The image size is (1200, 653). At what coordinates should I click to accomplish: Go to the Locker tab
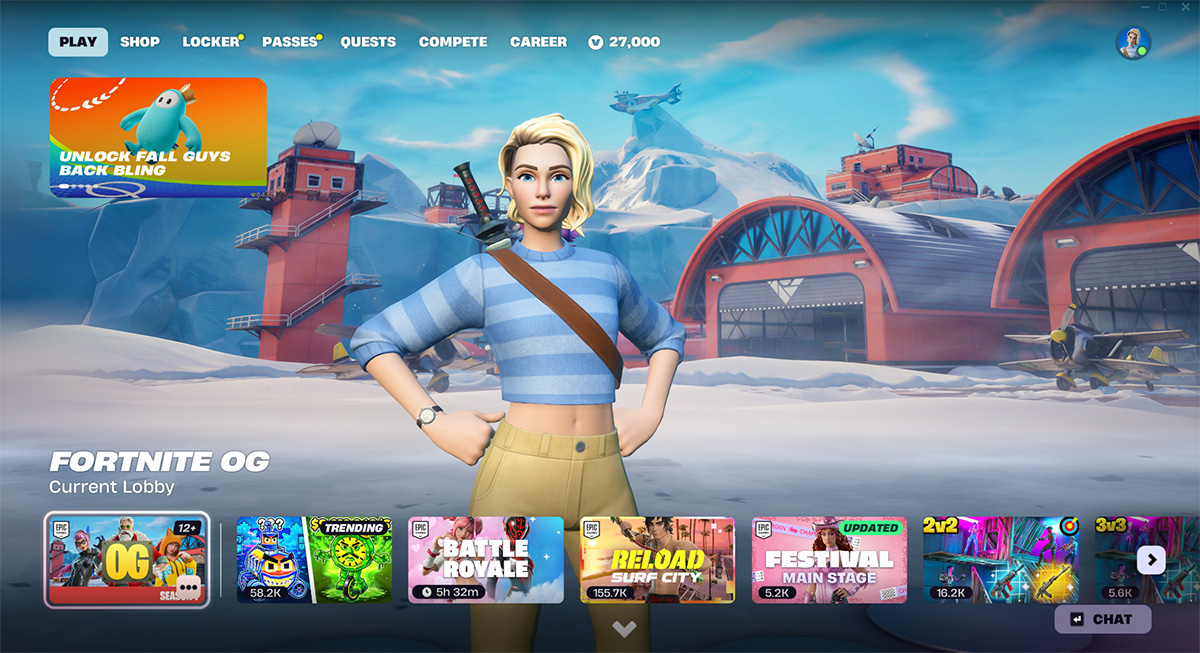point(211,42)
